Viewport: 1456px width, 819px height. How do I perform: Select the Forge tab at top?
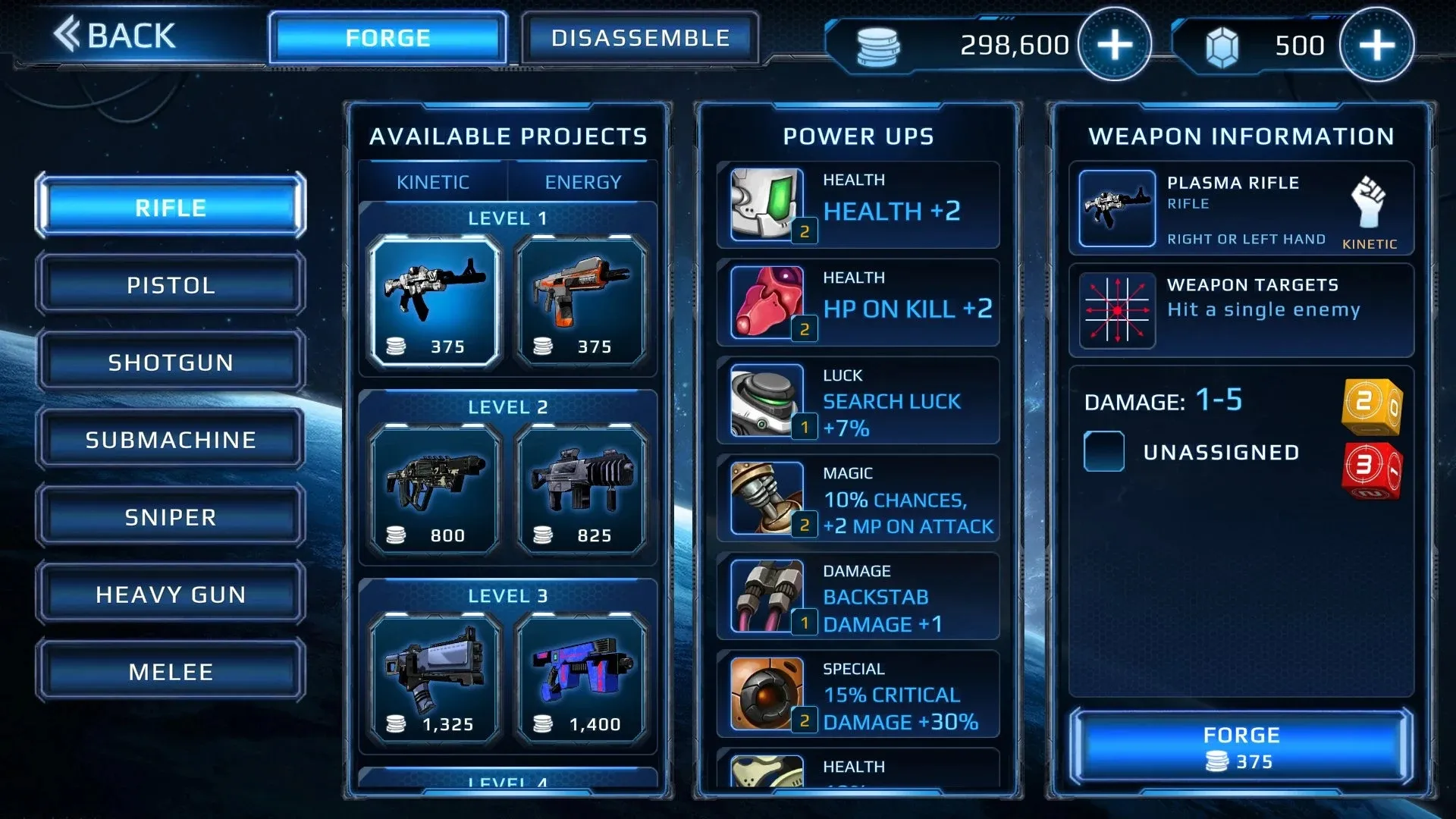pyautogui.click(x=388, y=38)
